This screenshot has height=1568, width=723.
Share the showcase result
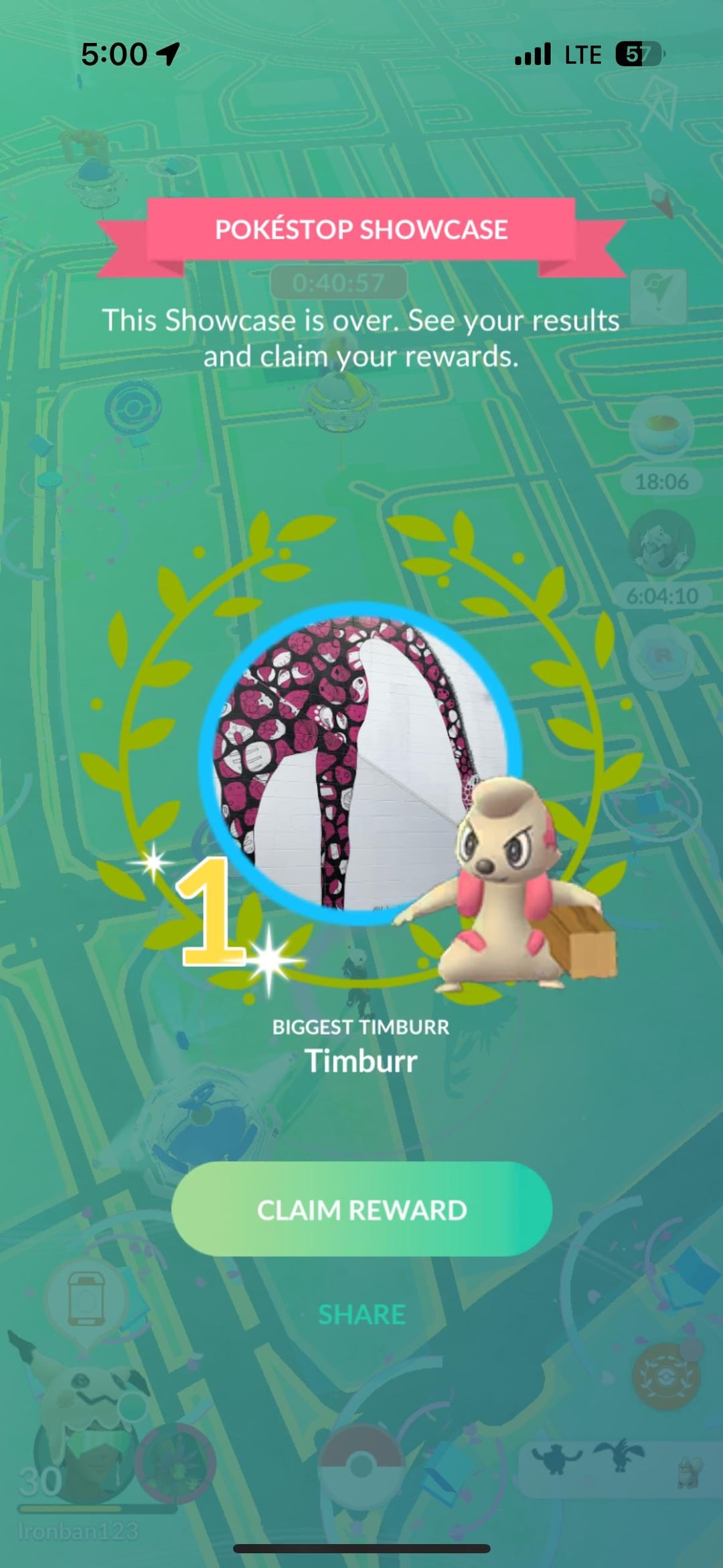point(361,1314)
